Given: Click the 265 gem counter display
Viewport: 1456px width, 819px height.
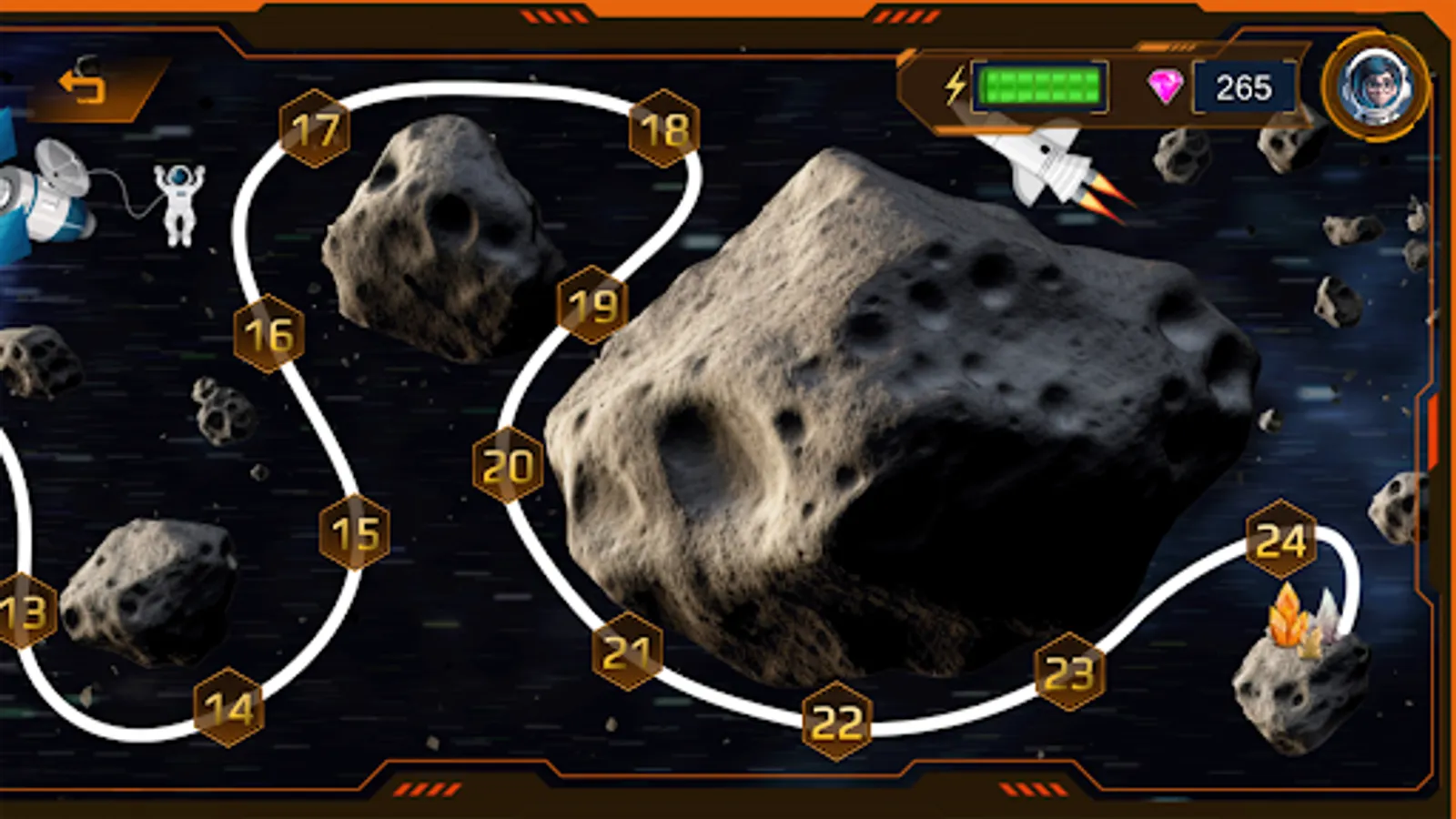Looking at the screenshot, I should pyautogui.click(x=1246, y=86).
